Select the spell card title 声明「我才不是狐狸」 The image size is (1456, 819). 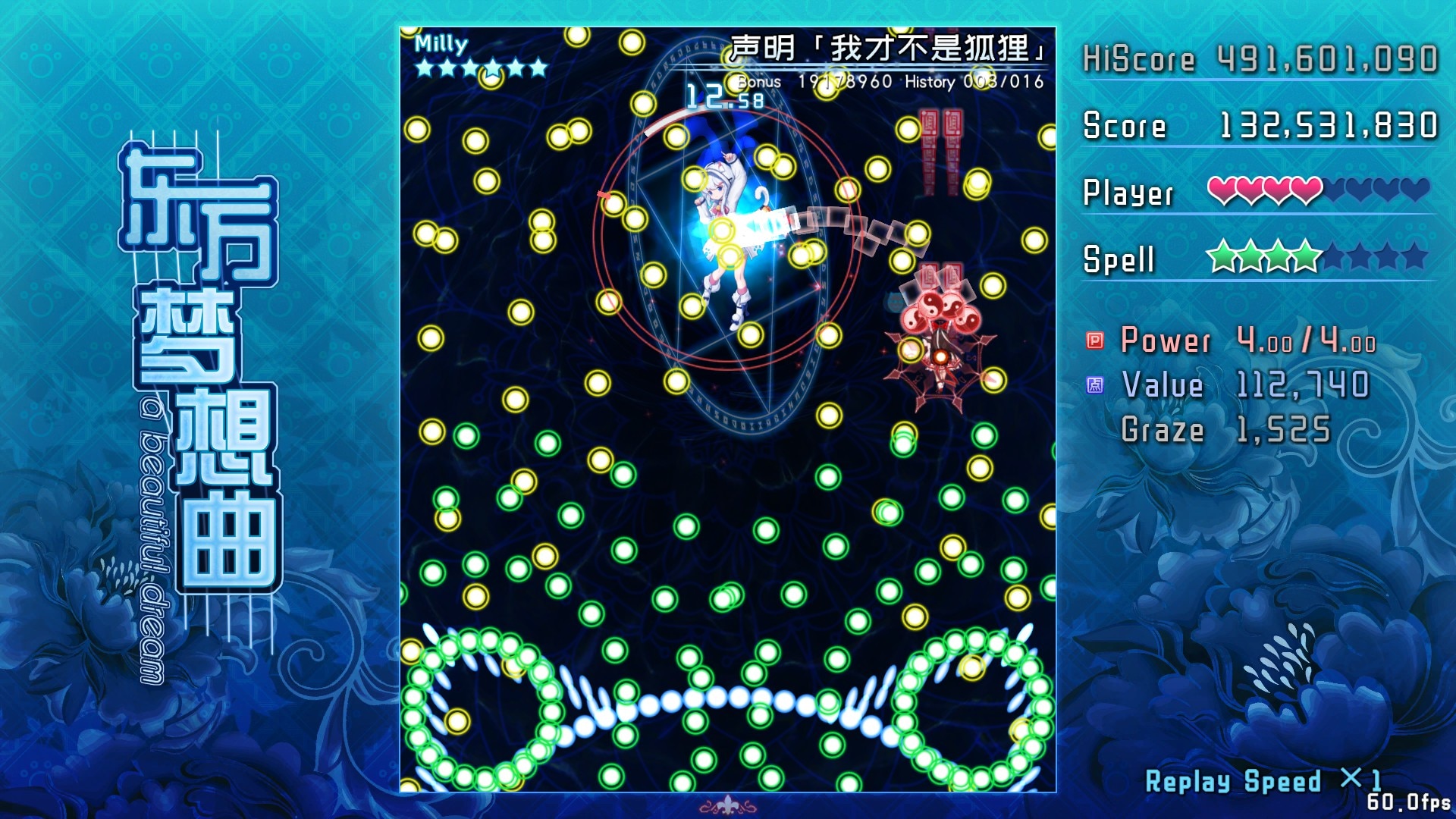[x=887, y=45]
